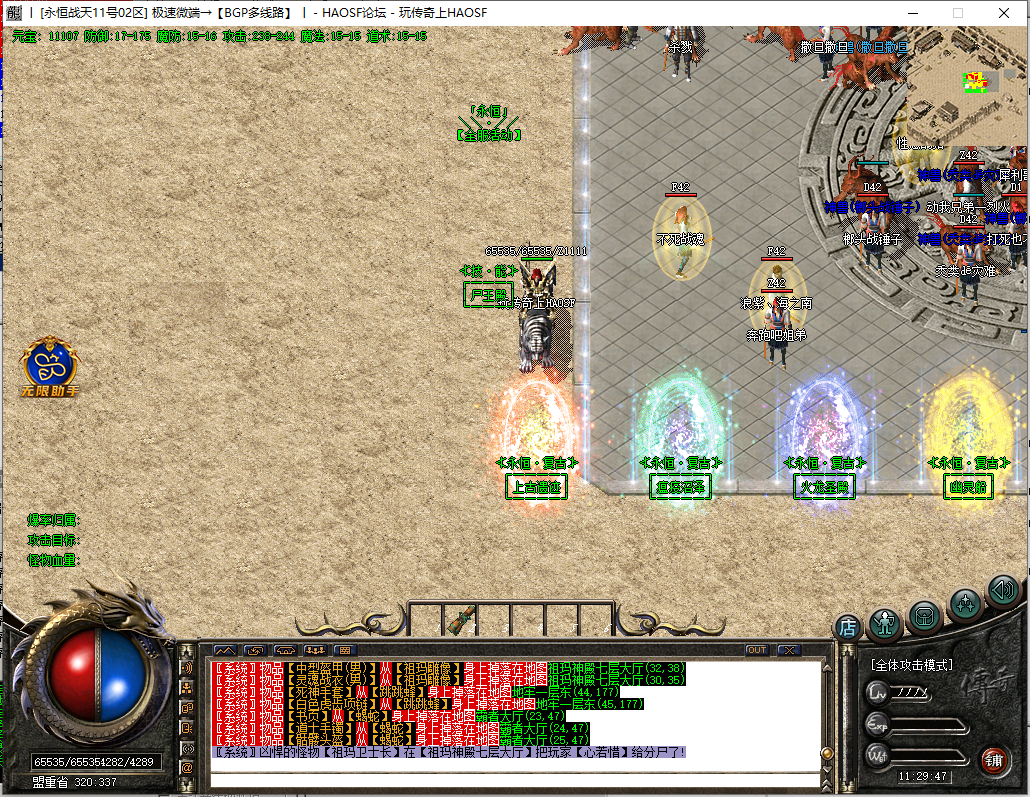The width and height of the screenshot is (1030, 797).
Task: Minimize the game window
Action: pos(911,13)
